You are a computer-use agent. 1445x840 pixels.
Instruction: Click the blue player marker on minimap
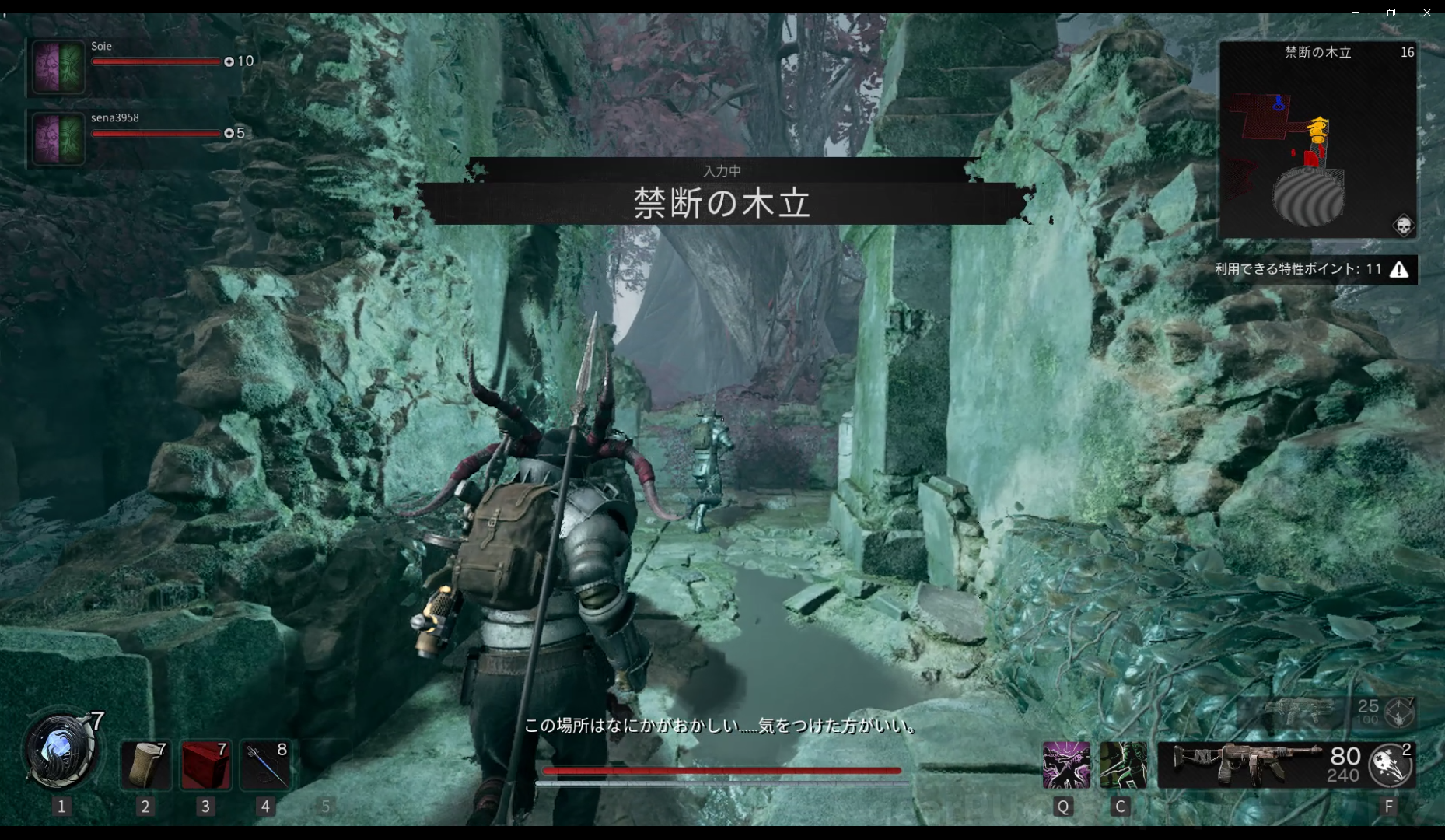click(1279, 103)
